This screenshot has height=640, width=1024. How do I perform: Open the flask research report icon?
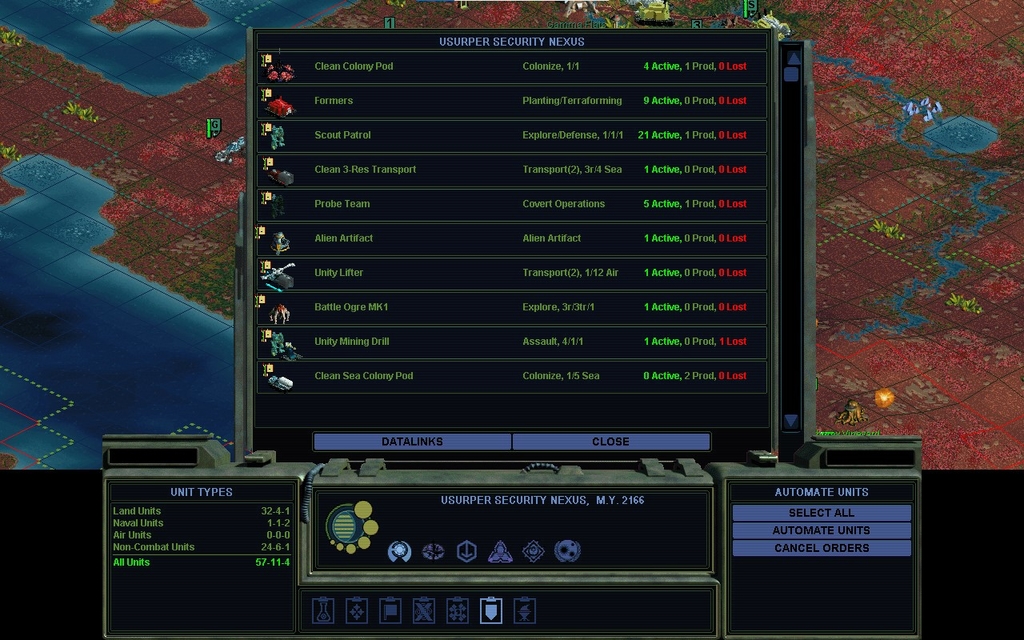pos(322,610)
